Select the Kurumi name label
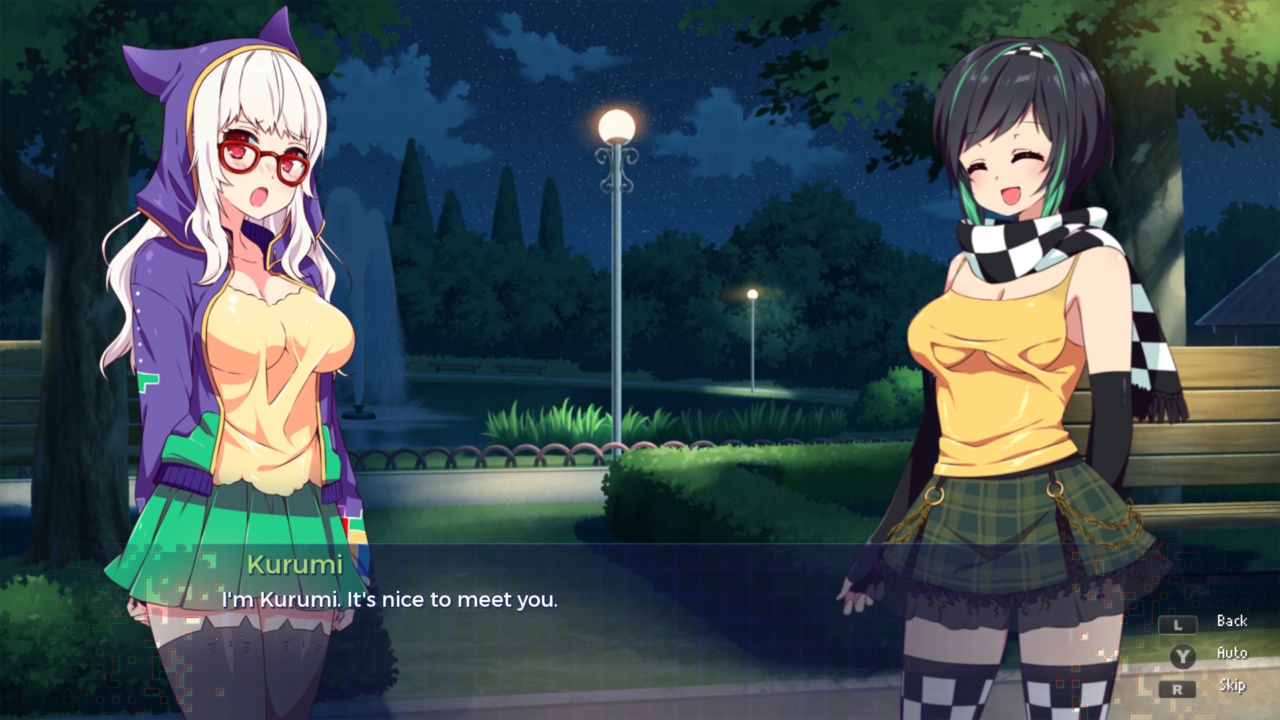The height and width of the screenshot is (720, 1280). pos(295,565)
